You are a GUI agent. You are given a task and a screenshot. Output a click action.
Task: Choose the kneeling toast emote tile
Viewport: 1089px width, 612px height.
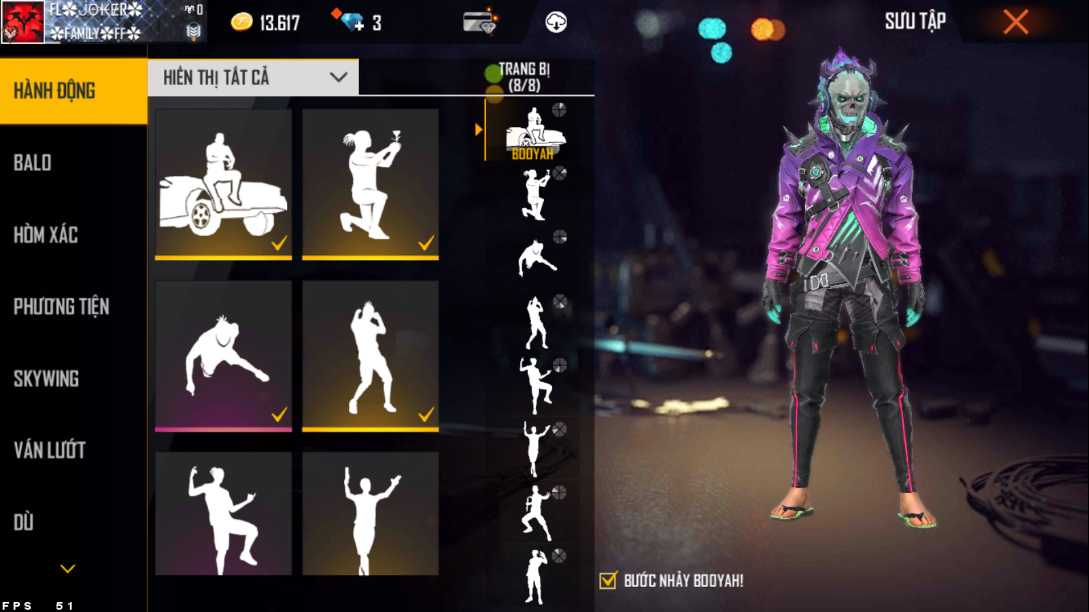[x=370, y=184]
